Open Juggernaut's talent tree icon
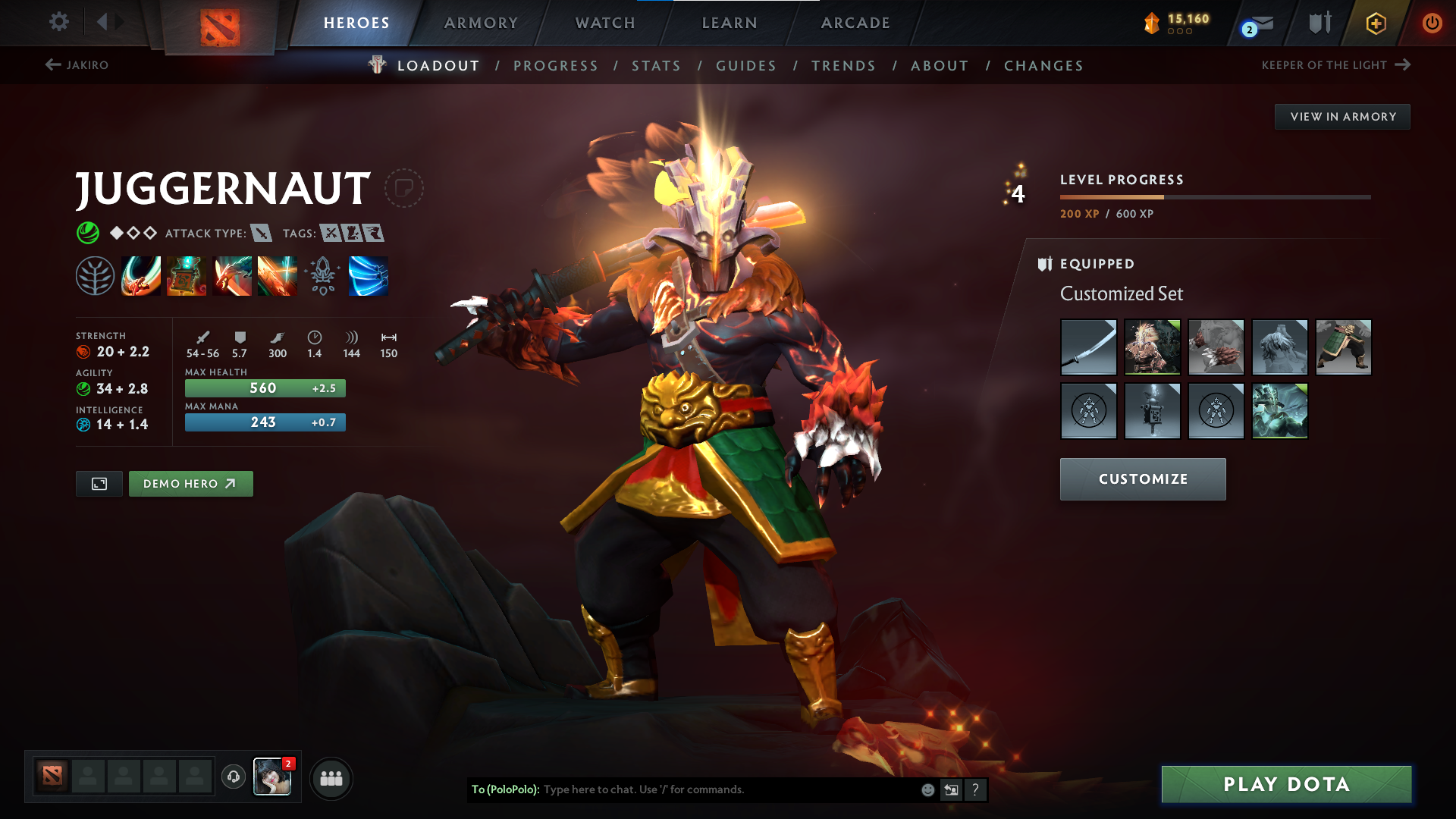1456x819 pixels. coord(96,276)
